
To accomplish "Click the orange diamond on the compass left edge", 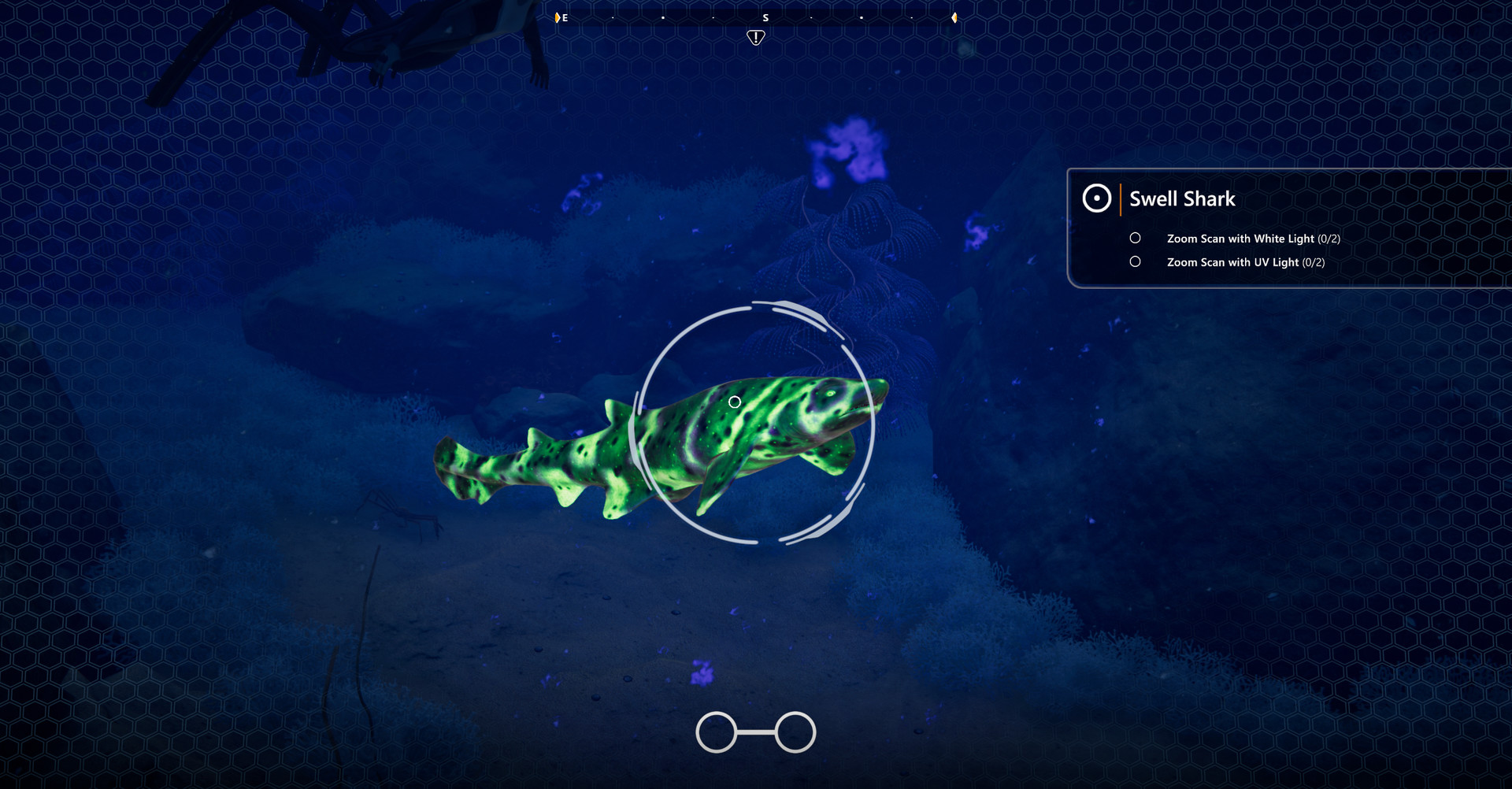I will (556, 17).
